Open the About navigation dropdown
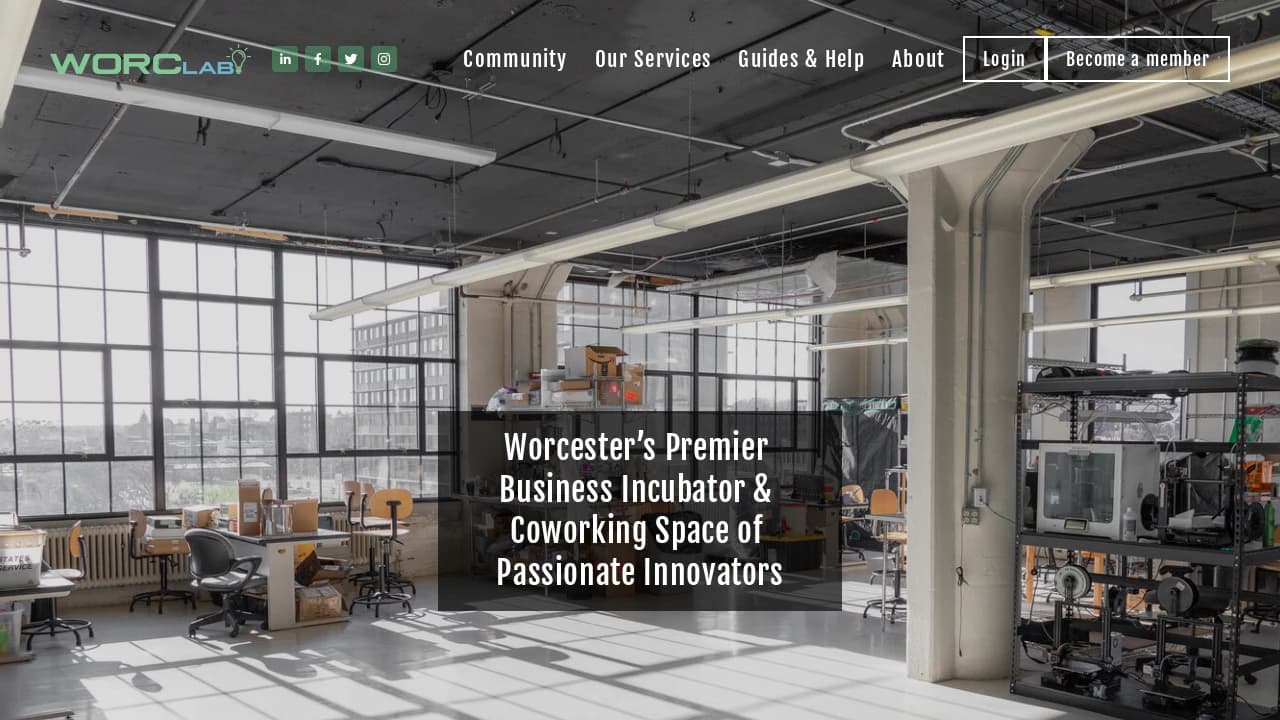 [918, 59]
